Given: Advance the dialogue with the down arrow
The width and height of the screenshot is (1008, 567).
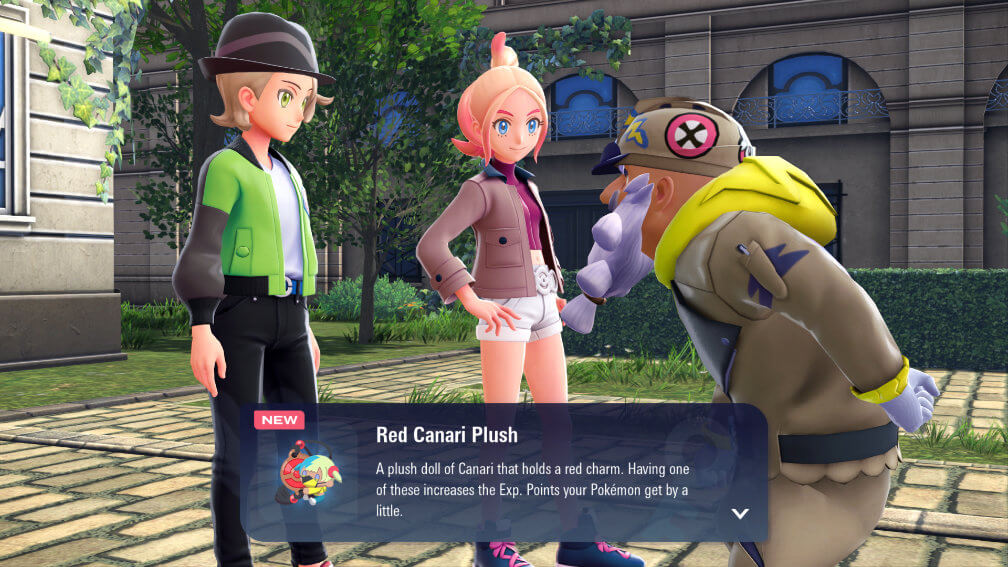Looking at the screenshot, I should pyautogui.click(x=740, y=513).
